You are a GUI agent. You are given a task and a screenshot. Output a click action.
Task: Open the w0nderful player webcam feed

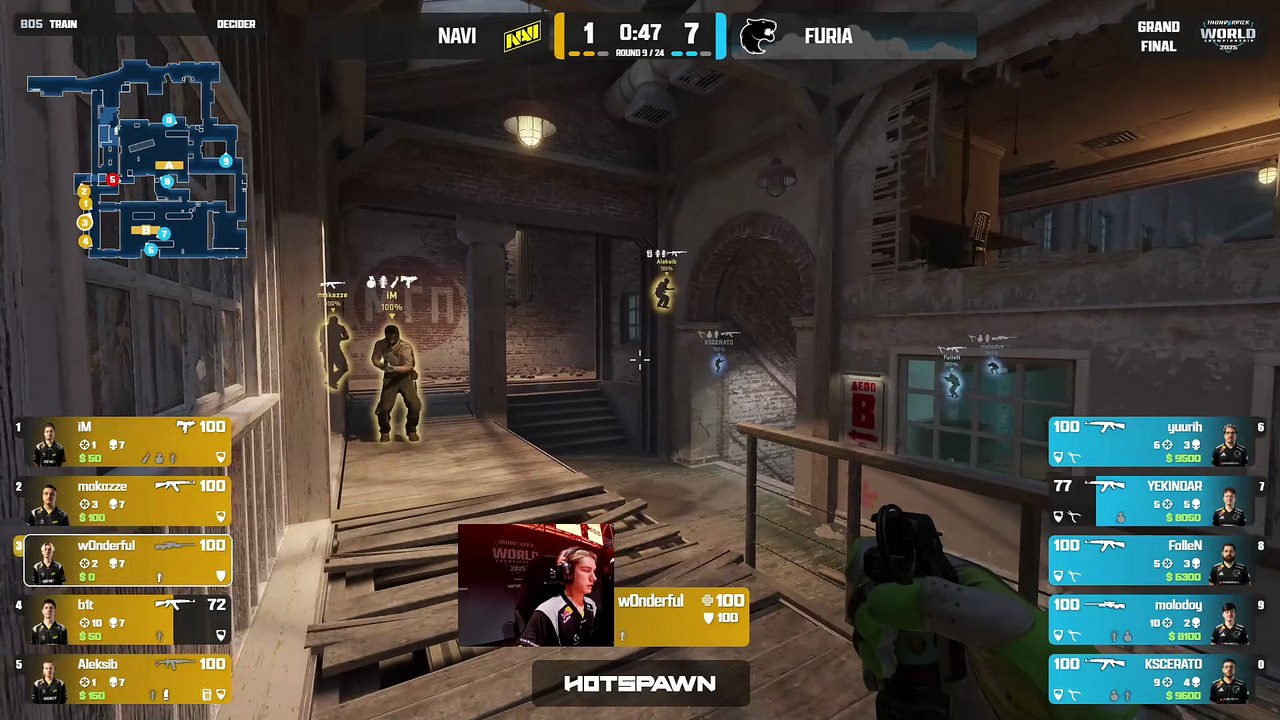coord(536,585)
